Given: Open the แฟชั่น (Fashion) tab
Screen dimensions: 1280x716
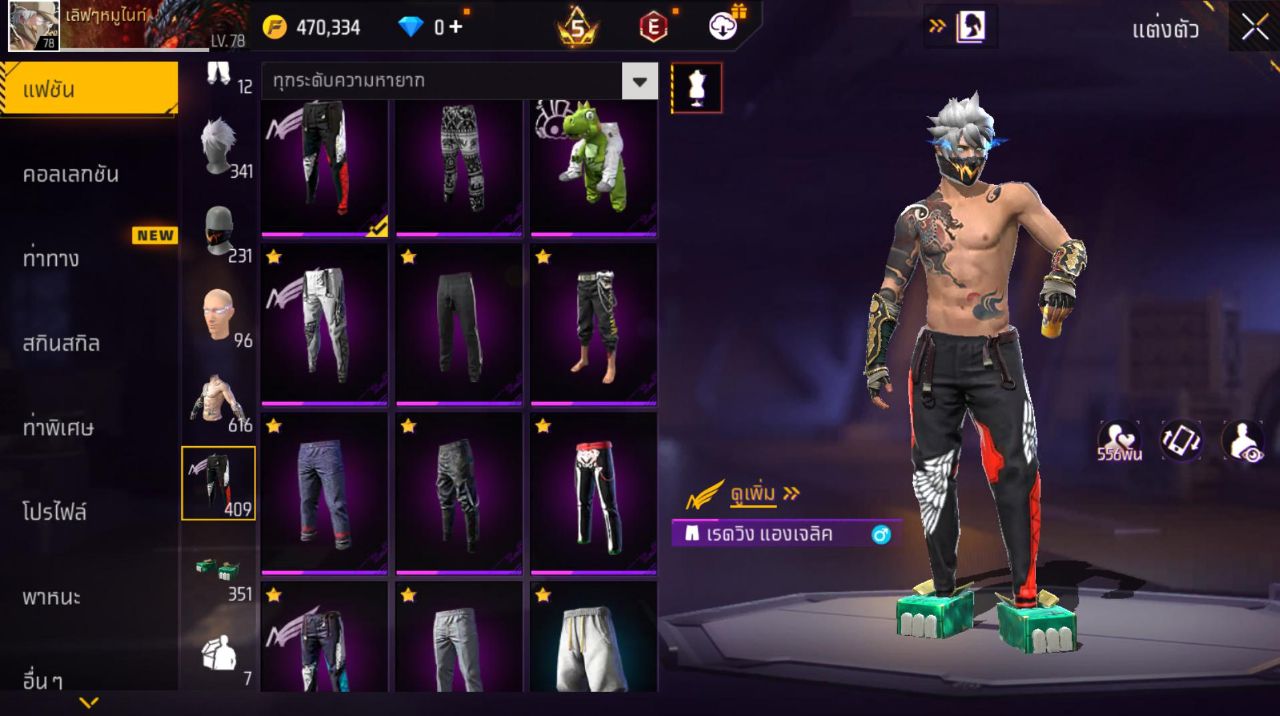Looking at the screenshot, I should click(x=88, y=90).
